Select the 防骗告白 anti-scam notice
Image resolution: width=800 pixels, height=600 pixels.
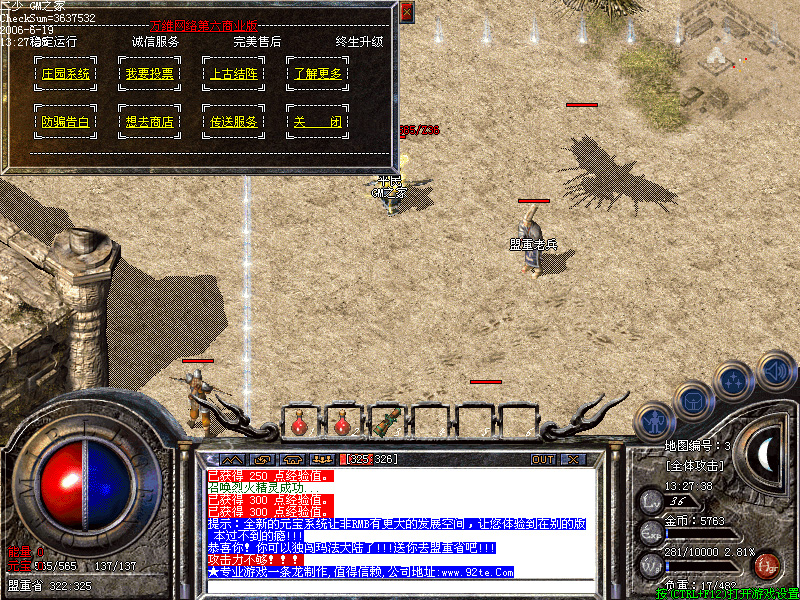pyautogui.click(x=66, y=121)
